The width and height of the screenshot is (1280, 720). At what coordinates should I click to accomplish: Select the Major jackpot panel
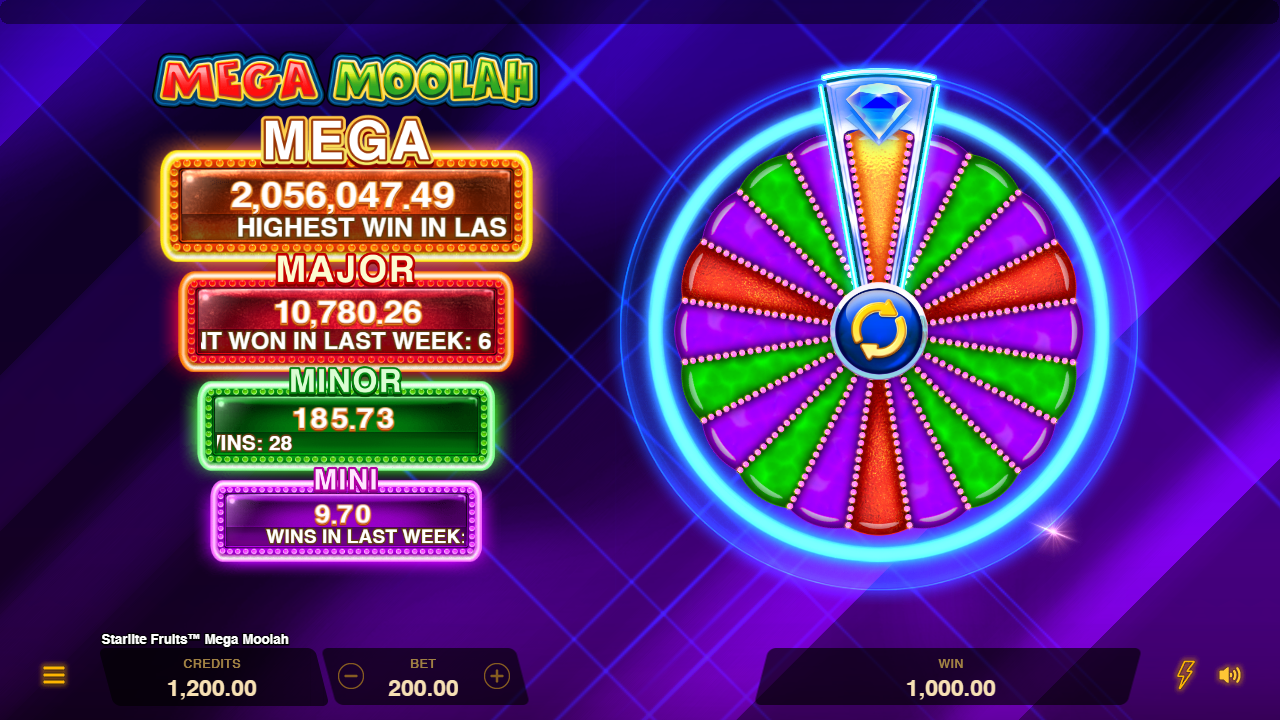[346, 322]
